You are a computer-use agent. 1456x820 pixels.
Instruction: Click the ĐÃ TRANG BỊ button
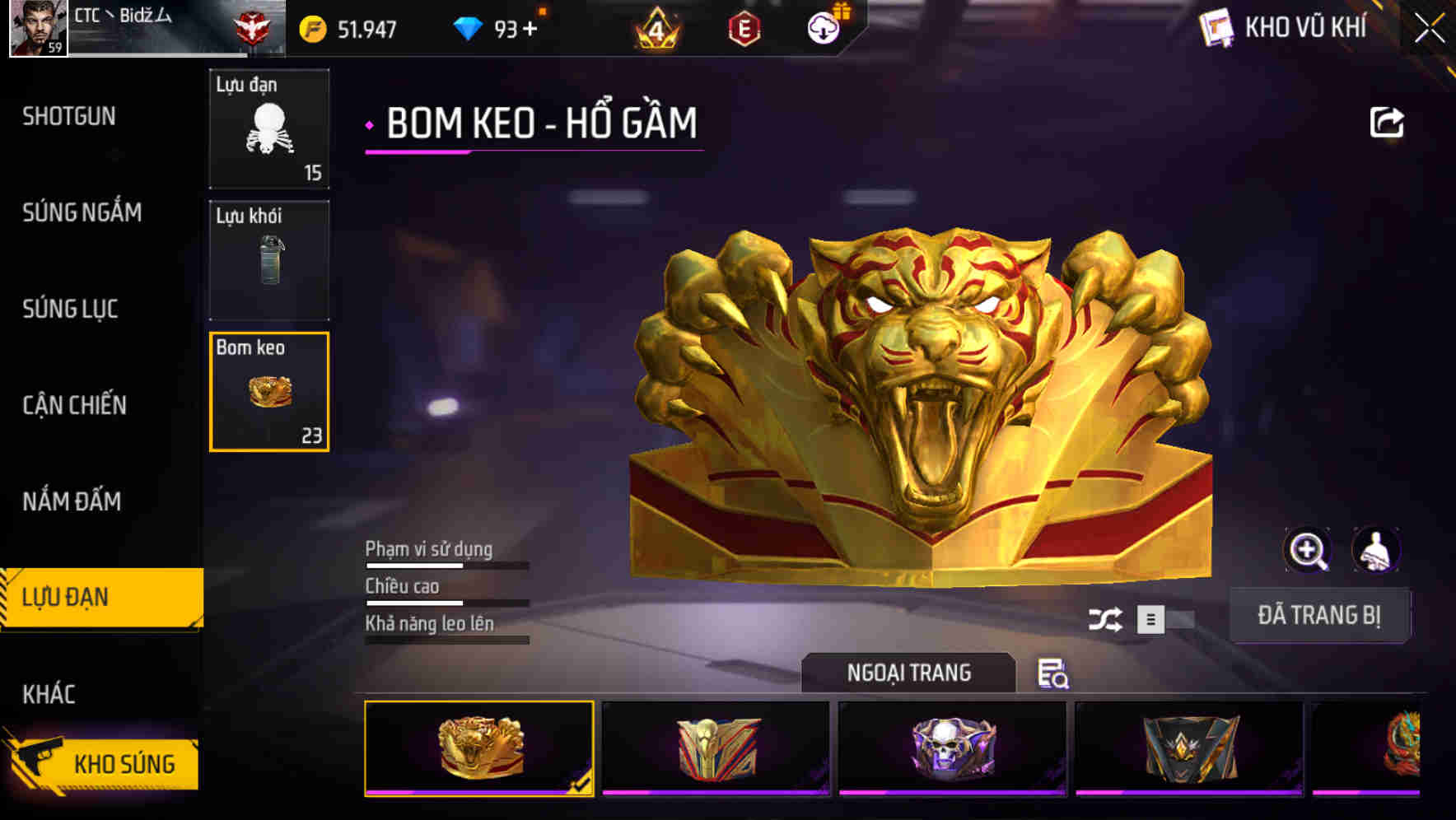1321,615
